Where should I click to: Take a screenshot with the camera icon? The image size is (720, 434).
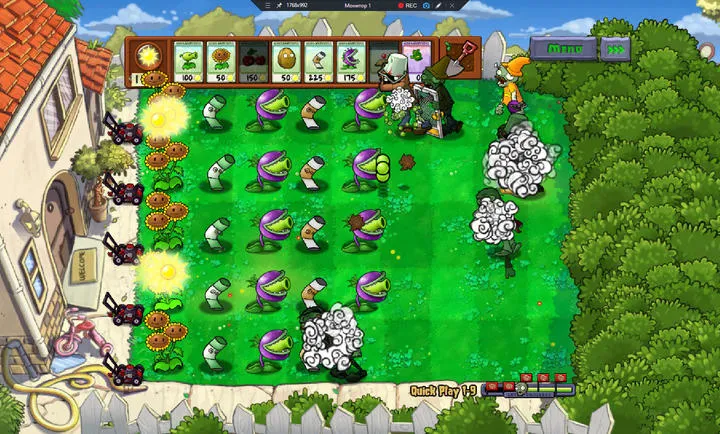pyautogui.click(x=426, y=5)
